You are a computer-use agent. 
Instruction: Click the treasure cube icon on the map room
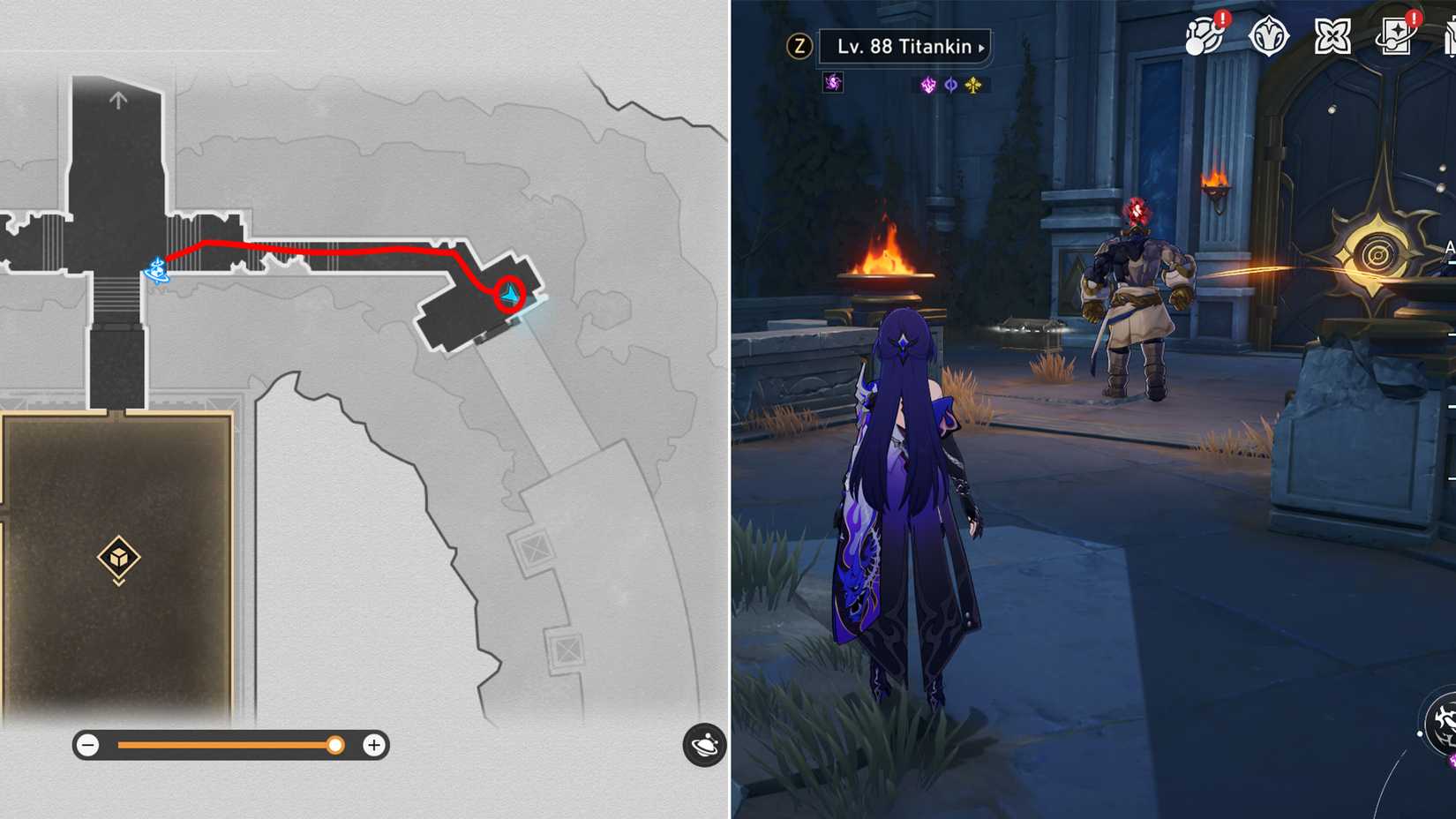coord(117,560)
